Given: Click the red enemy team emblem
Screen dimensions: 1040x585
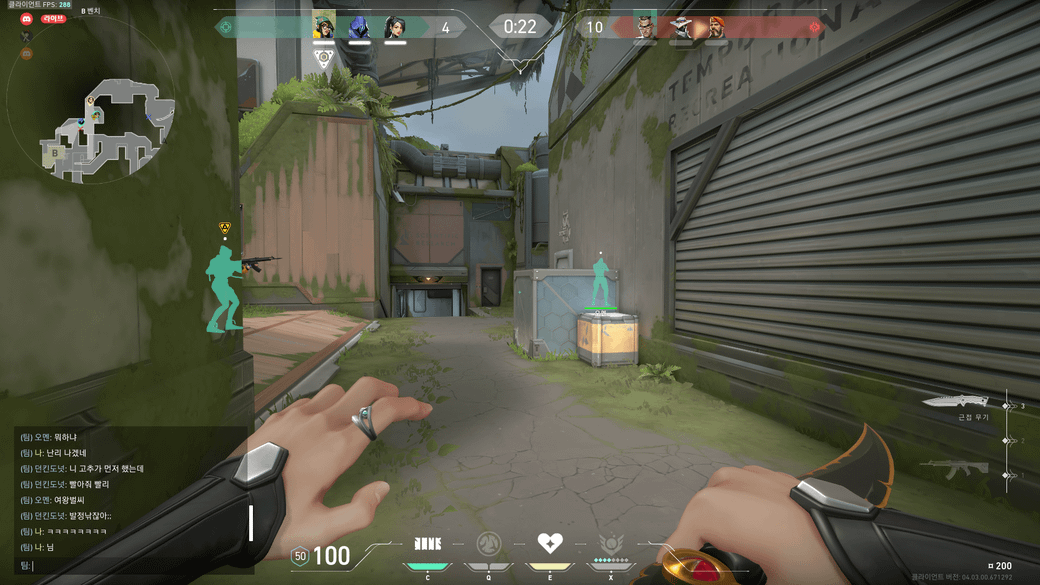Looking at the screenshot, I should pos(814,27).
